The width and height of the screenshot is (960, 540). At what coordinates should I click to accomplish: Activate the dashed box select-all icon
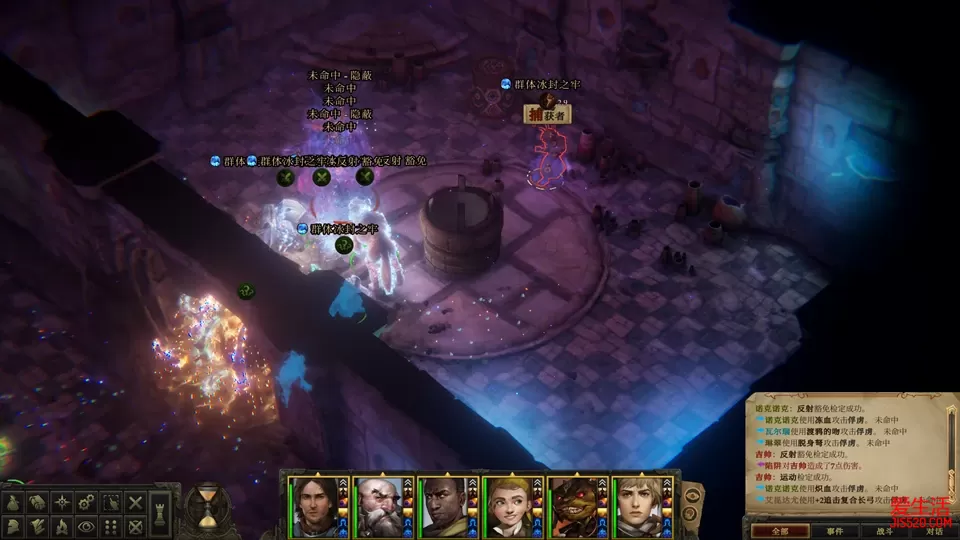tap(111, 501)
